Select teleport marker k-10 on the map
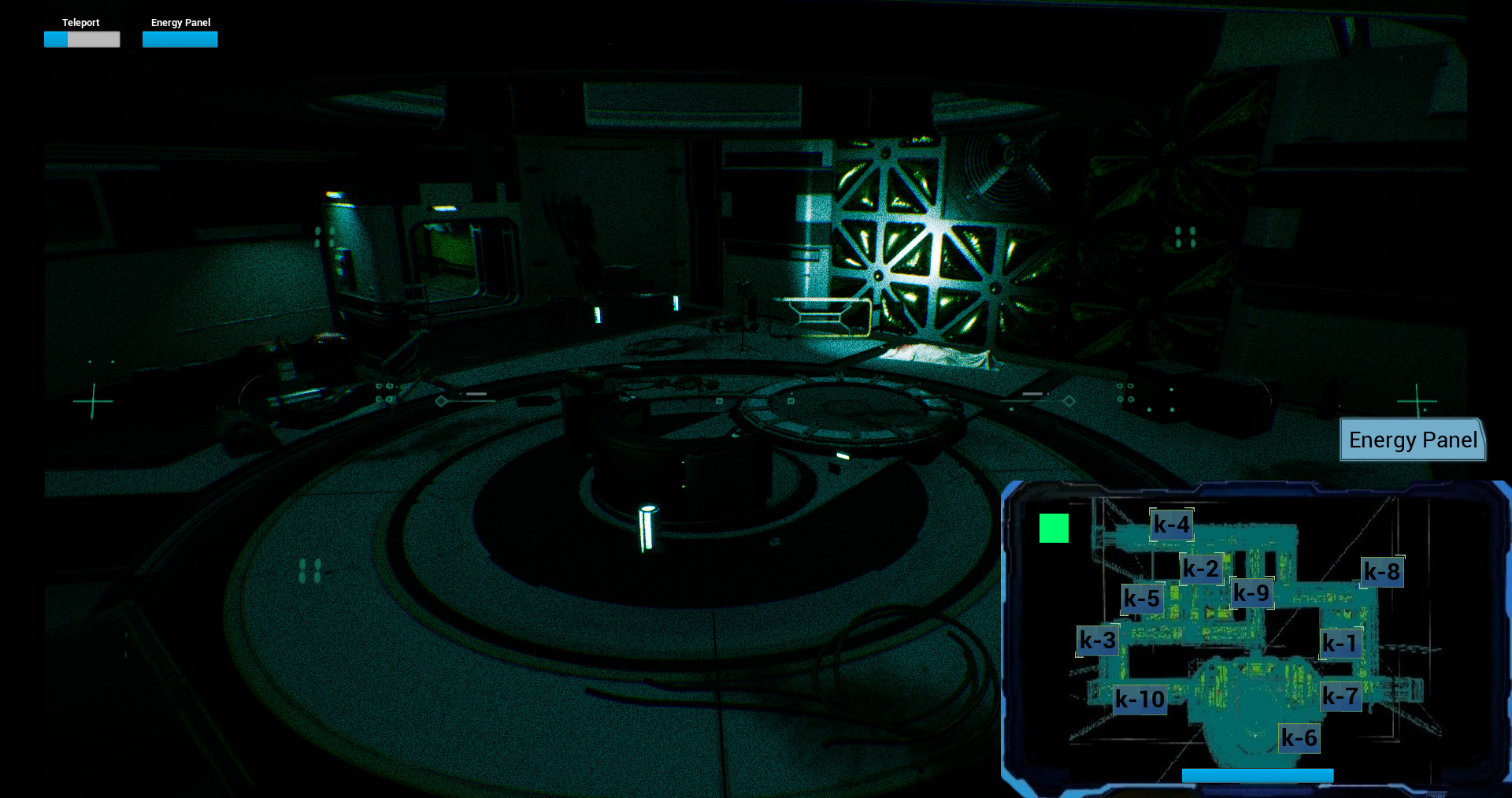 [1140, 700]
